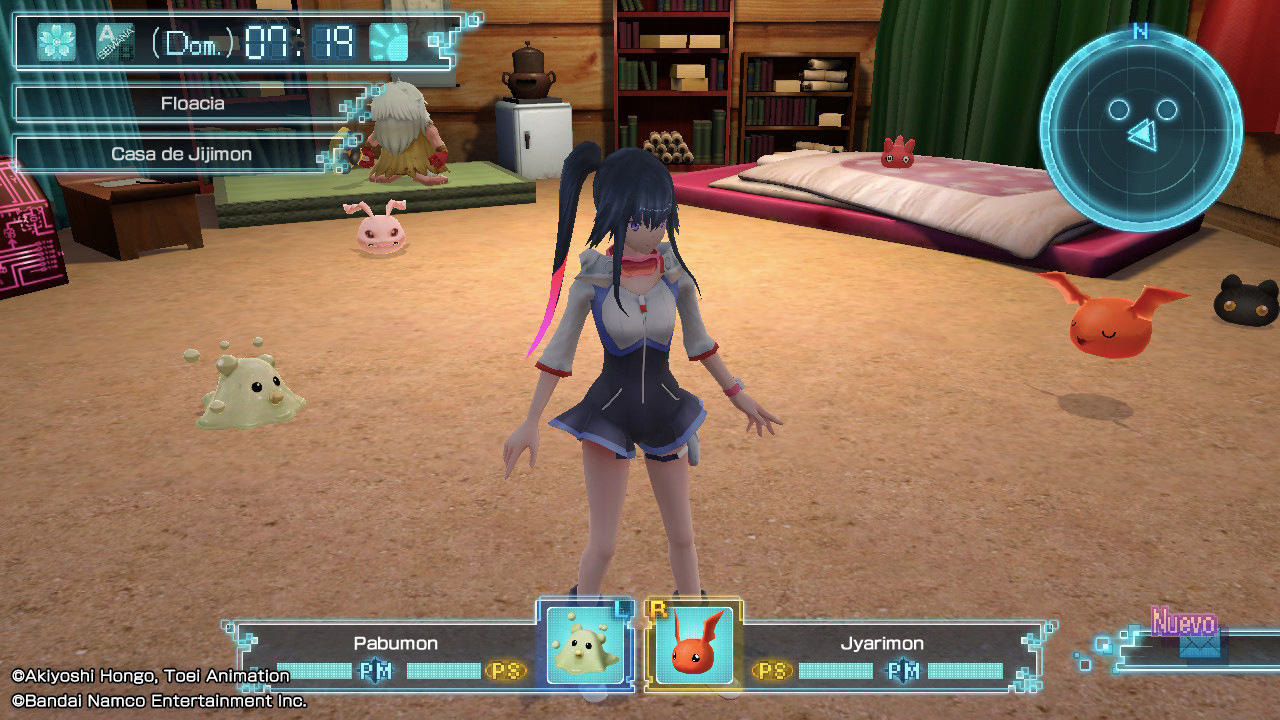Click the cherry blossom season icon
Image resolution: width=1280 pixels, height=720 pixels.
pos(57,42)
